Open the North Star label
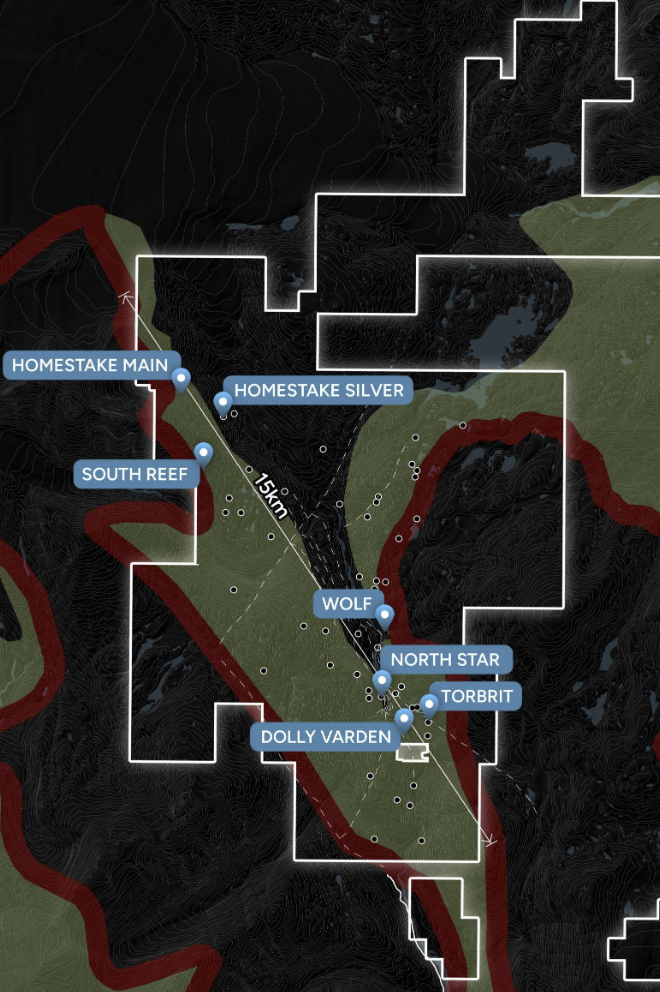The image size is (660, 992). [x=445, y=660]
